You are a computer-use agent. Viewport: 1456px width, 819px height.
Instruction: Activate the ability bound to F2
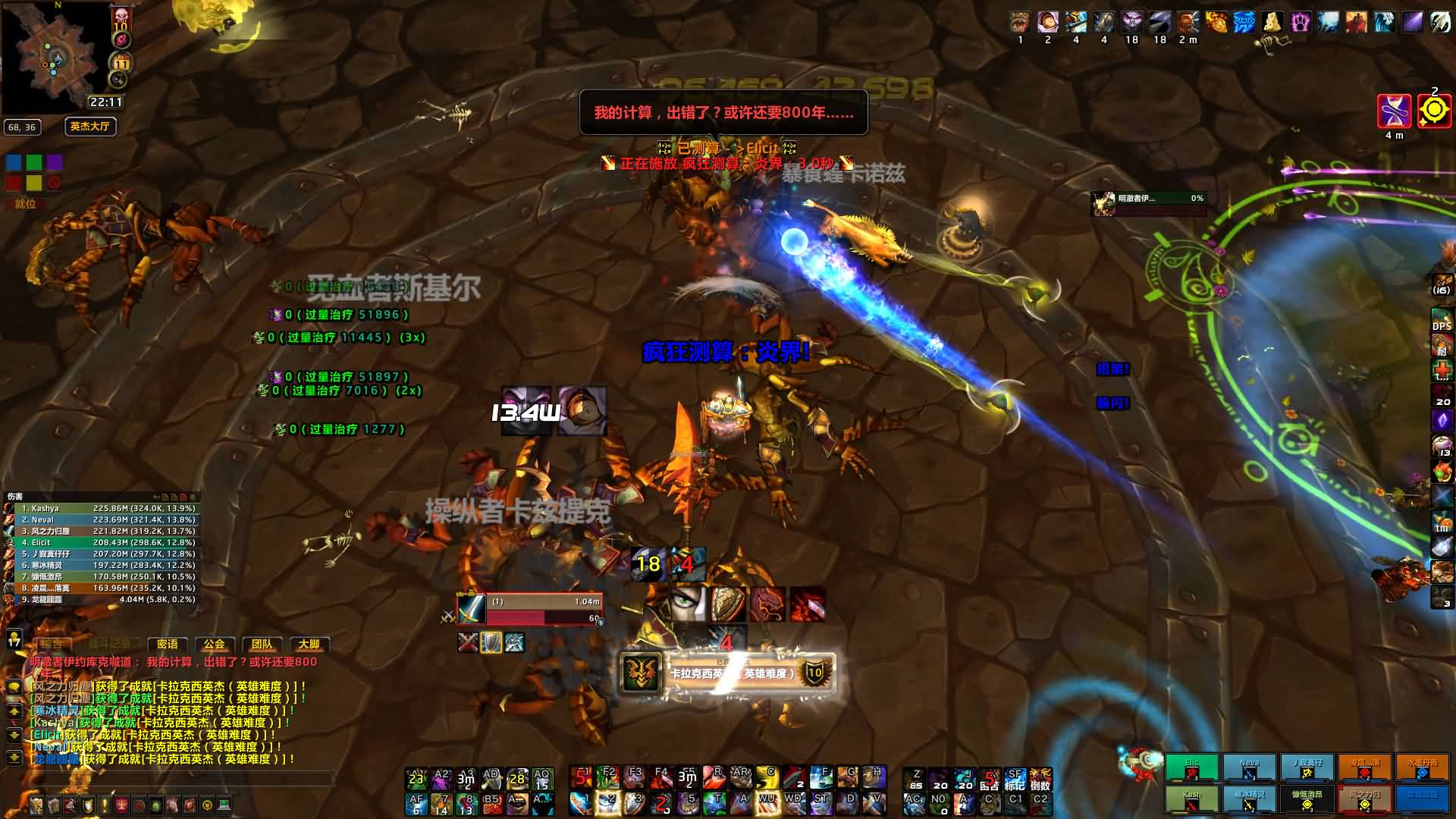pyautogui.click(x=607, y=777)
